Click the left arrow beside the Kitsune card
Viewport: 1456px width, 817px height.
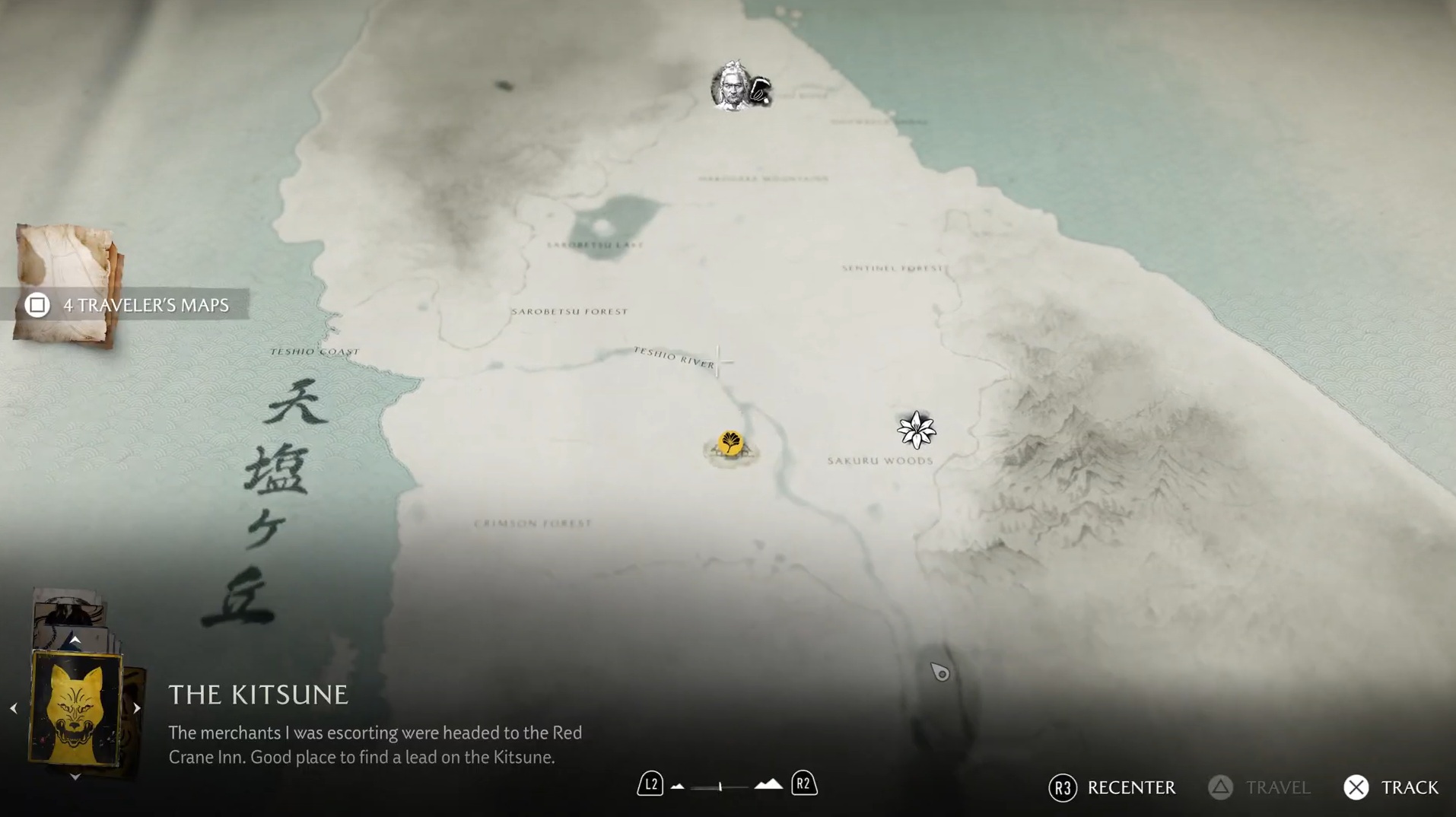(x=14, y=708)
